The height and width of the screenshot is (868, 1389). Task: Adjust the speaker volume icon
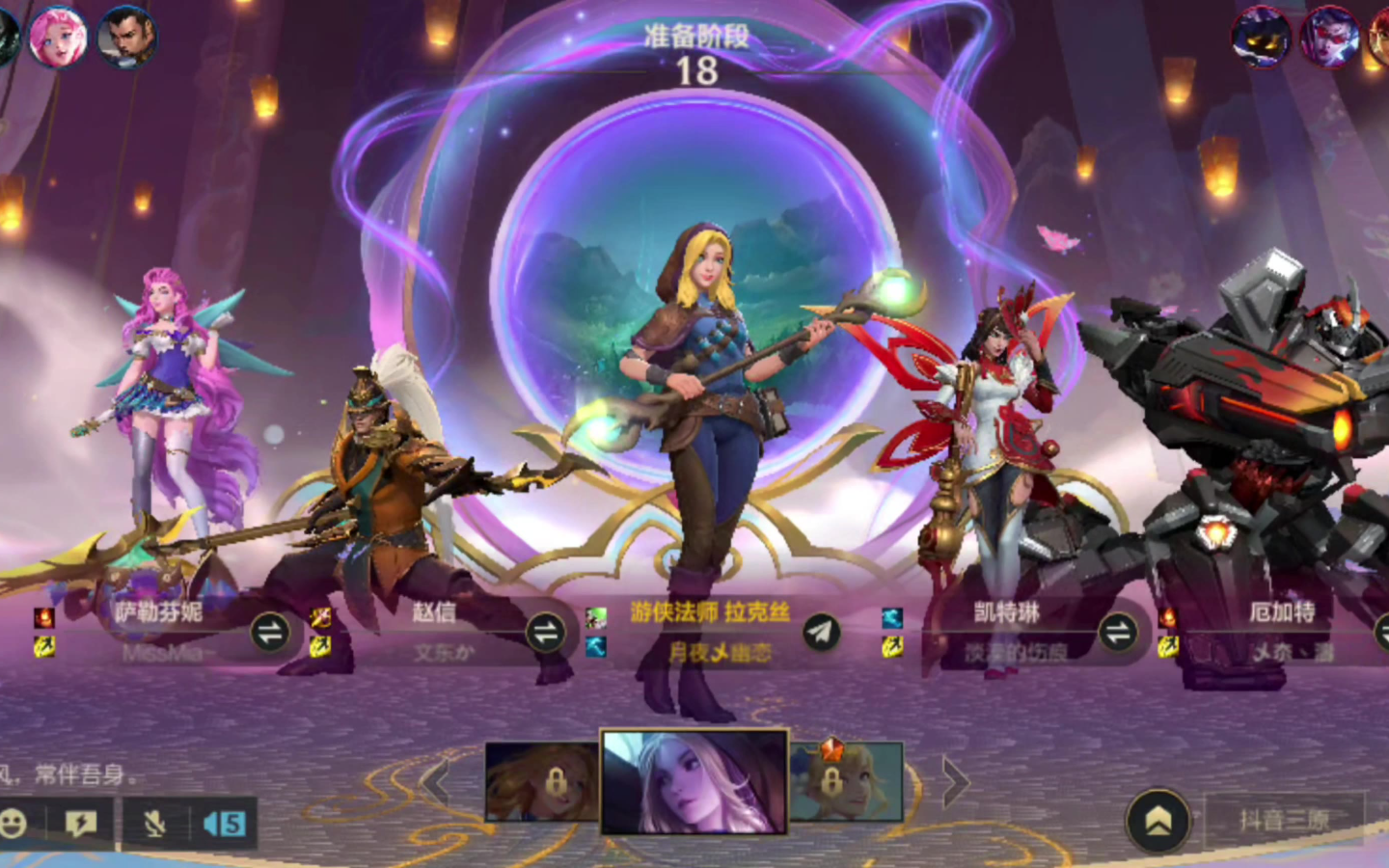(224, 824)
